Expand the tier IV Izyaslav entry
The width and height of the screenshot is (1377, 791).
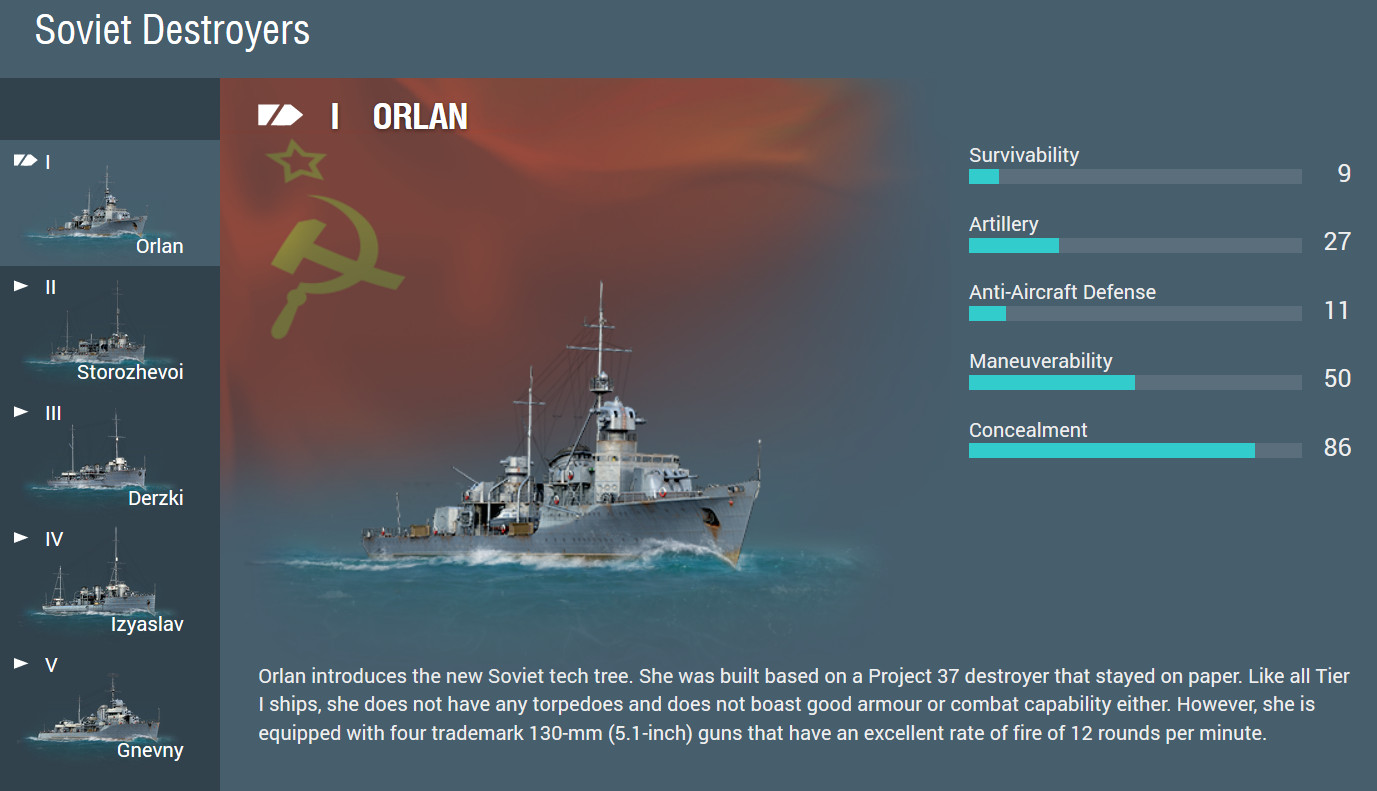19,538
